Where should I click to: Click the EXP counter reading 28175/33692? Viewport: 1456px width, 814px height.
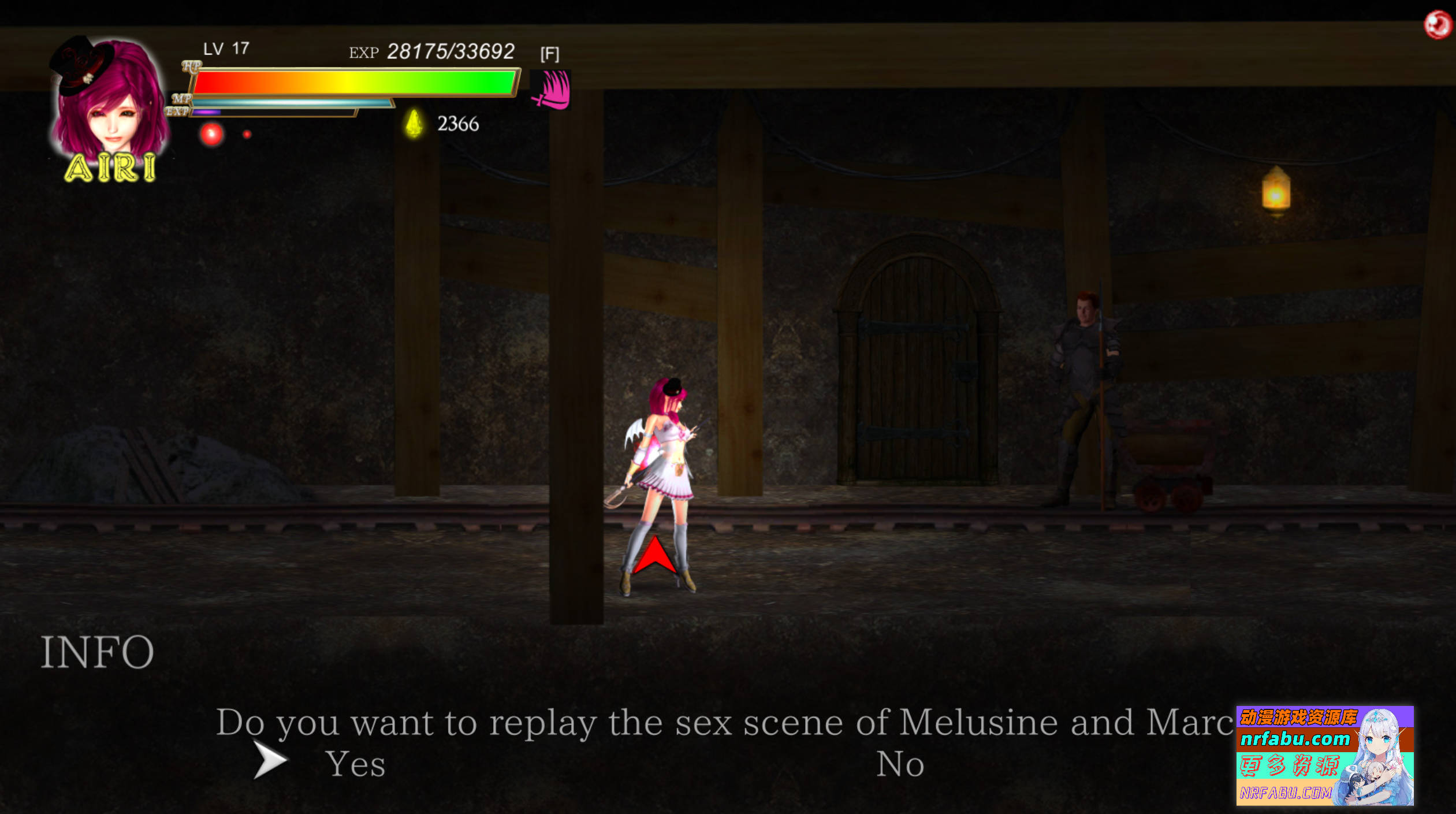point(451,51)
